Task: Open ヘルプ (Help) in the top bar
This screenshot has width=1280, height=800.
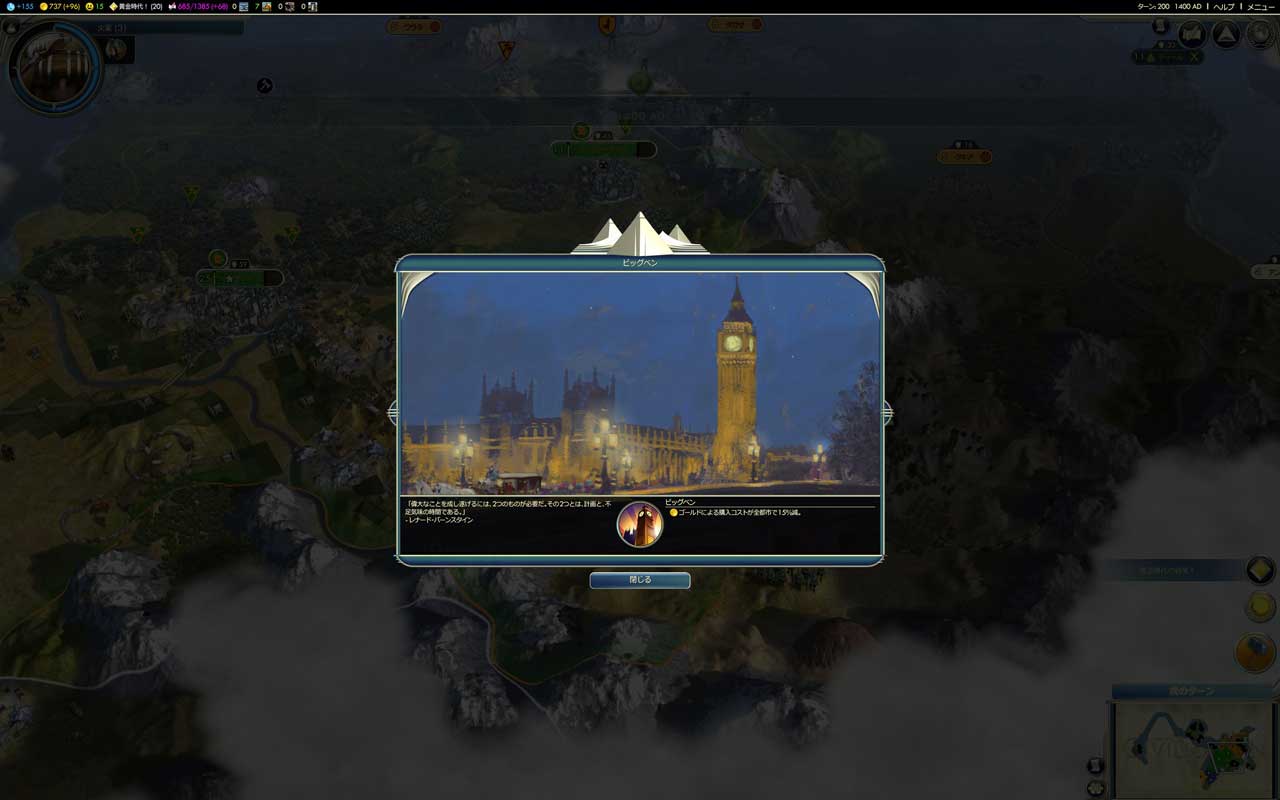Action: [x=1224, y=6]
